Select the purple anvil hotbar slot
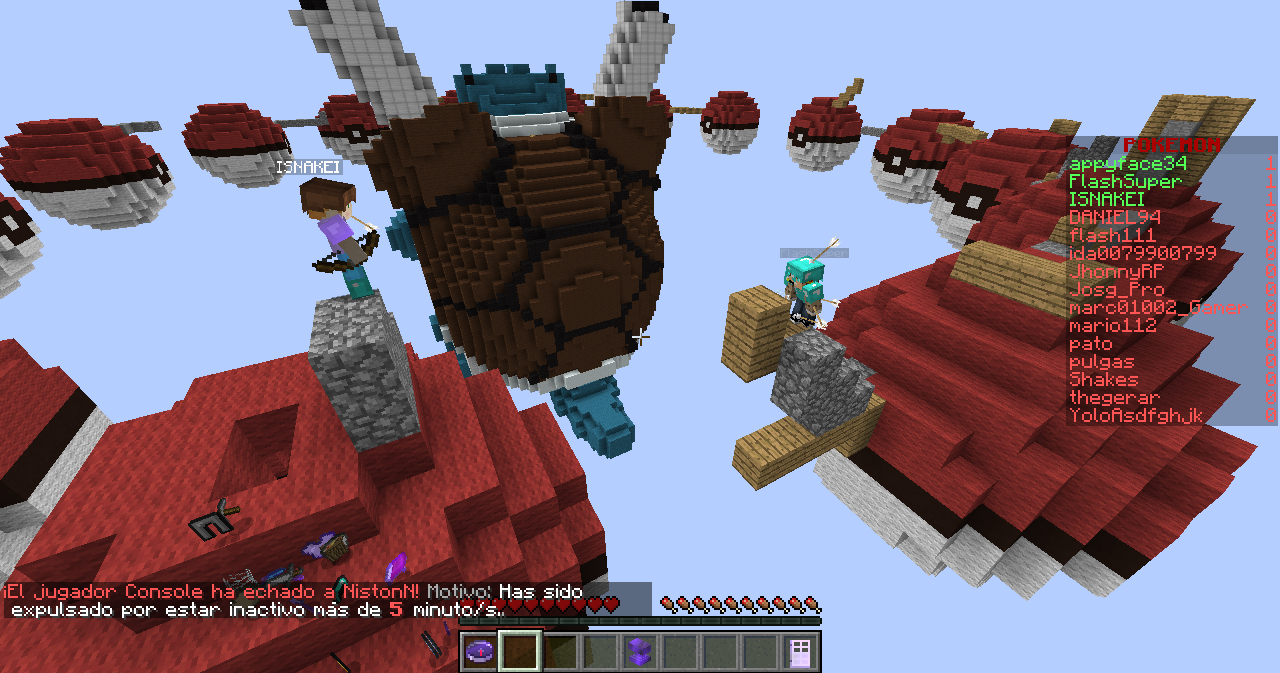Viewport: 1280px width, 673px height. tap(639, 652)
